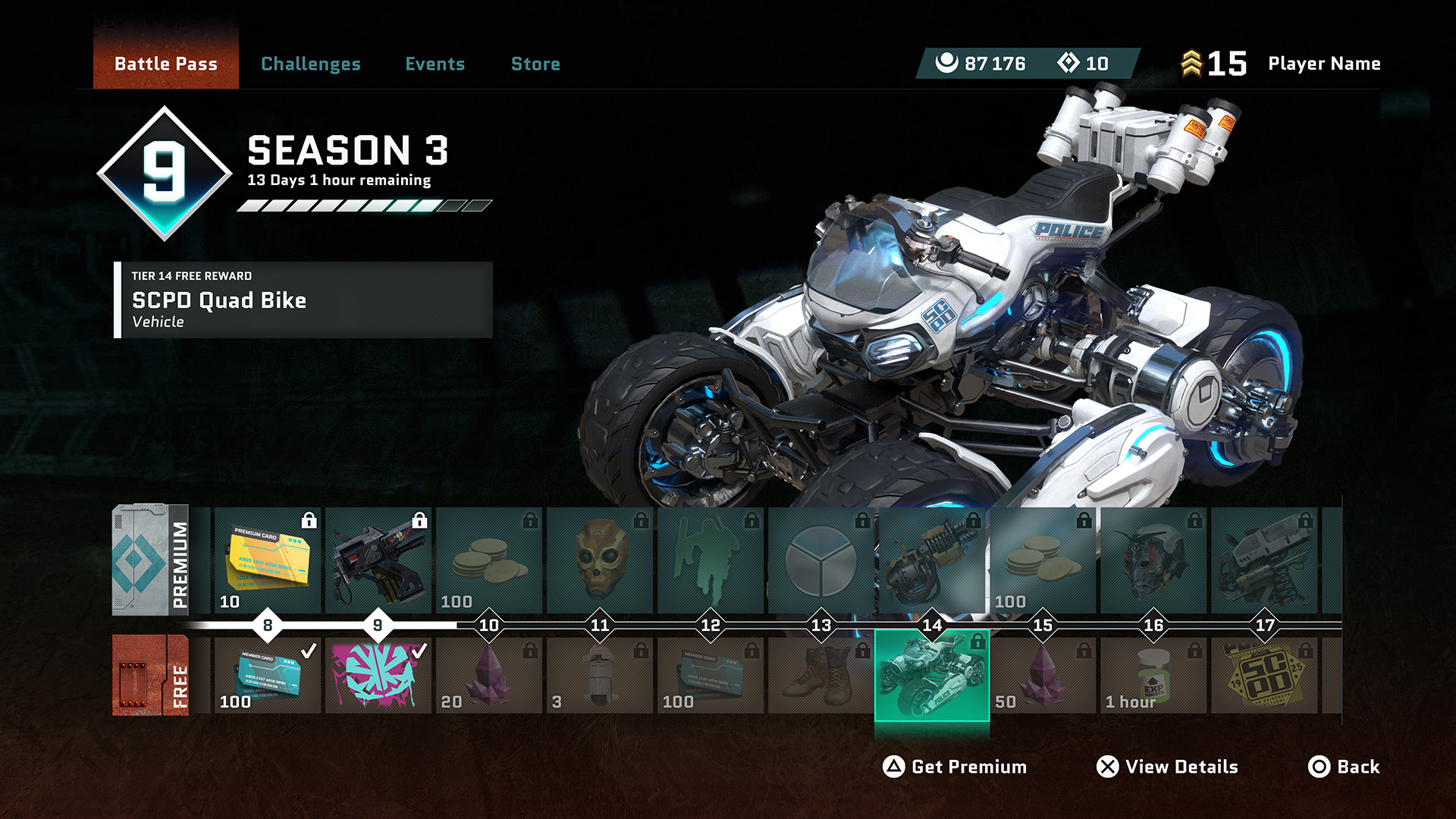Screen dimensions: 1456x819
Task: Go Back from the Battle Pass screen
Action: coord(1344,767)
